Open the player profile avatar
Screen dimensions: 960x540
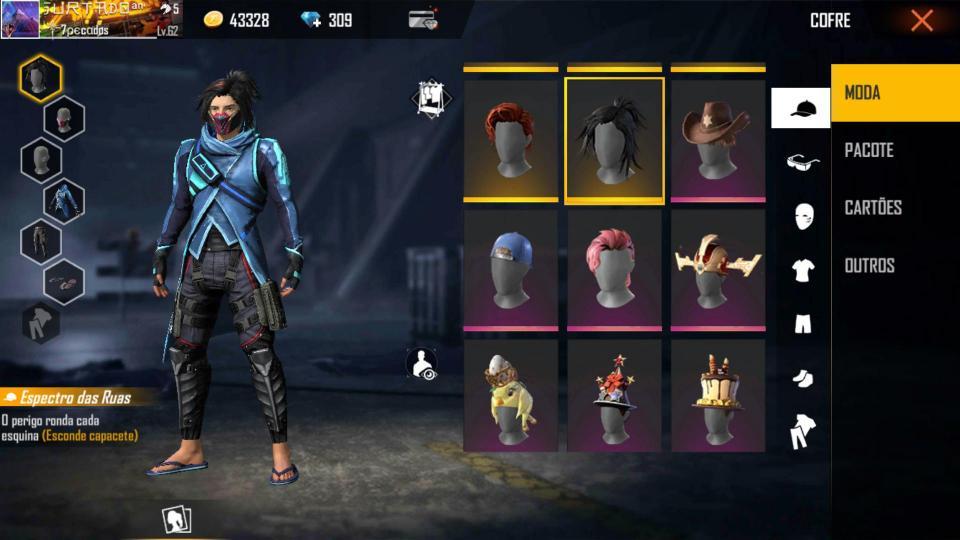(20, 19)
